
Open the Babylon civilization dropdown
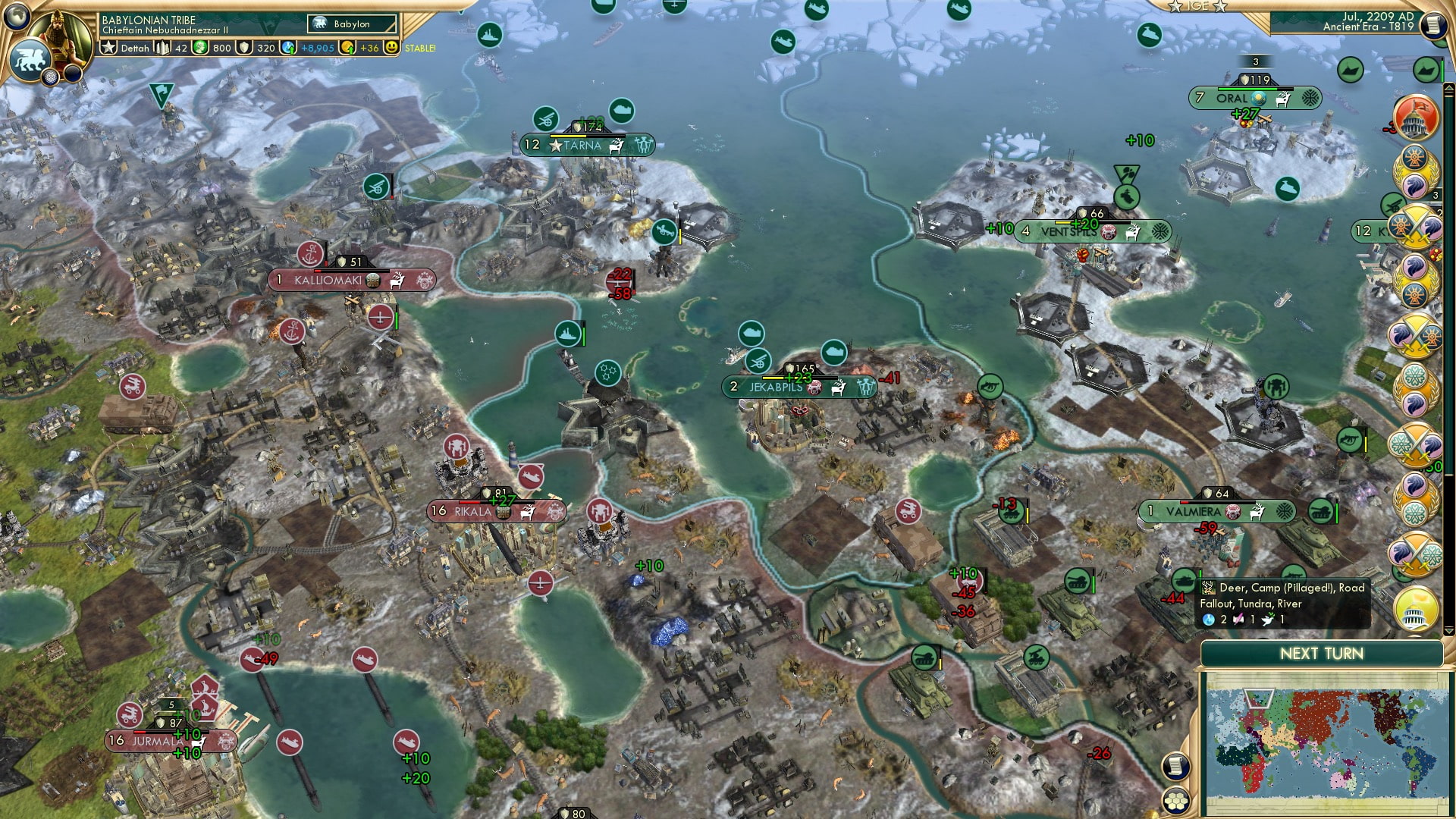pos(352,24)
